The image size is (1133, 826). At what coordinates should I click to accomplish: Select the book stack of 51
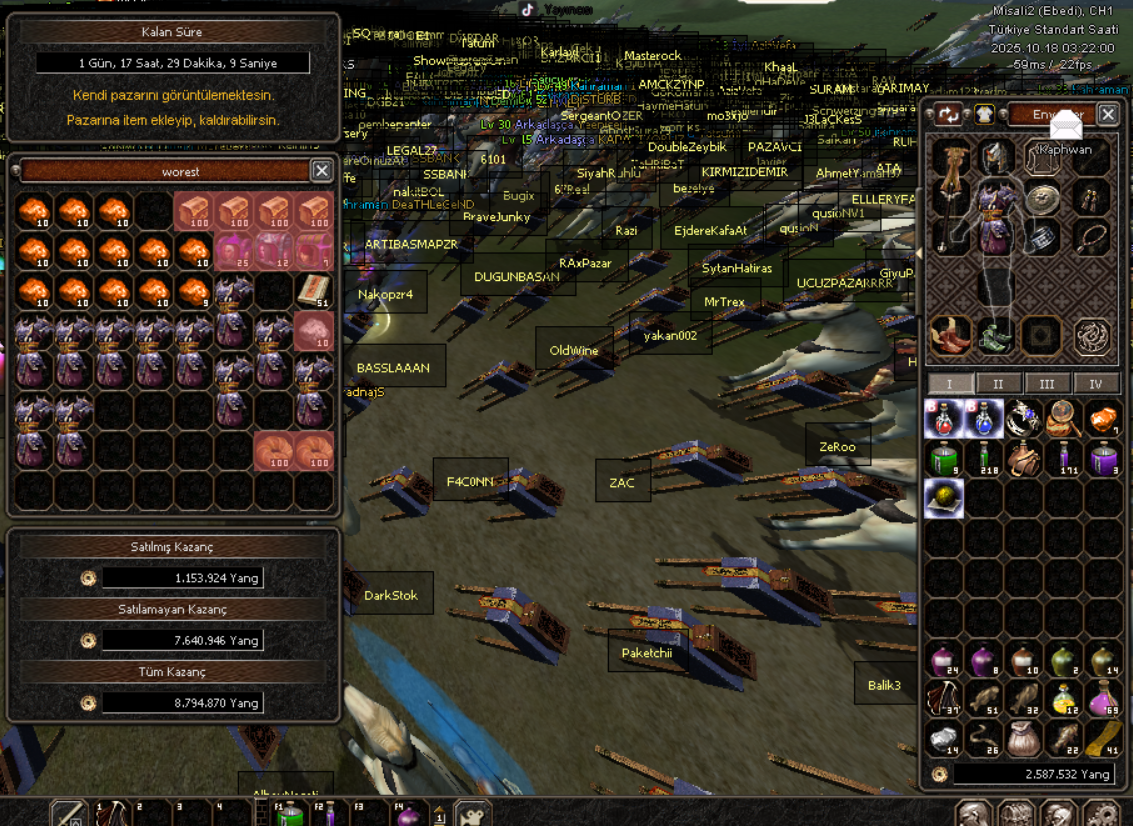click(314, 292)
